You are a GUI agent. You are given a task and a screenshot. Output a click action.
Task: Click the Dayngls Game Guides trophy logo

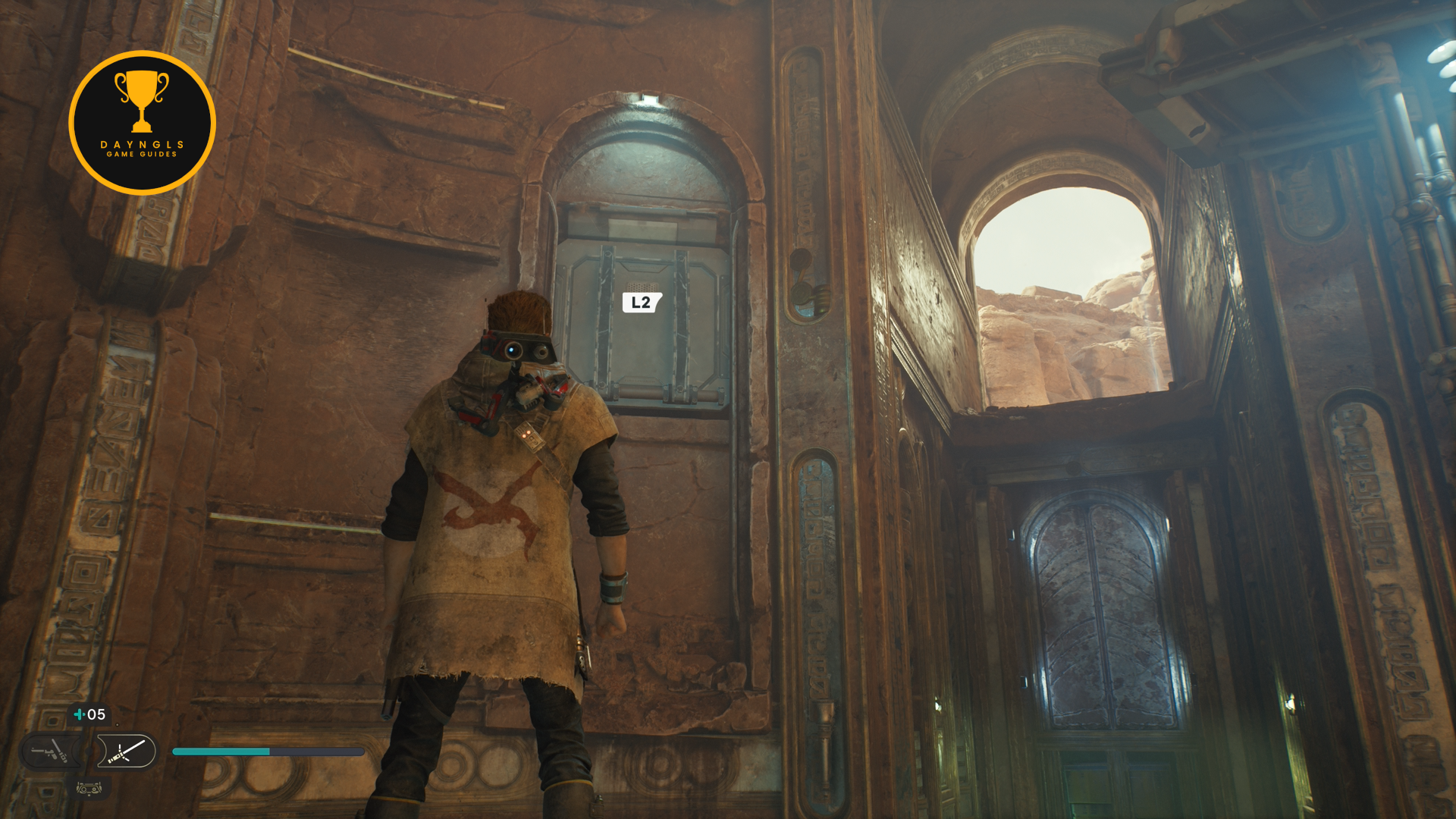click(142, 123)
